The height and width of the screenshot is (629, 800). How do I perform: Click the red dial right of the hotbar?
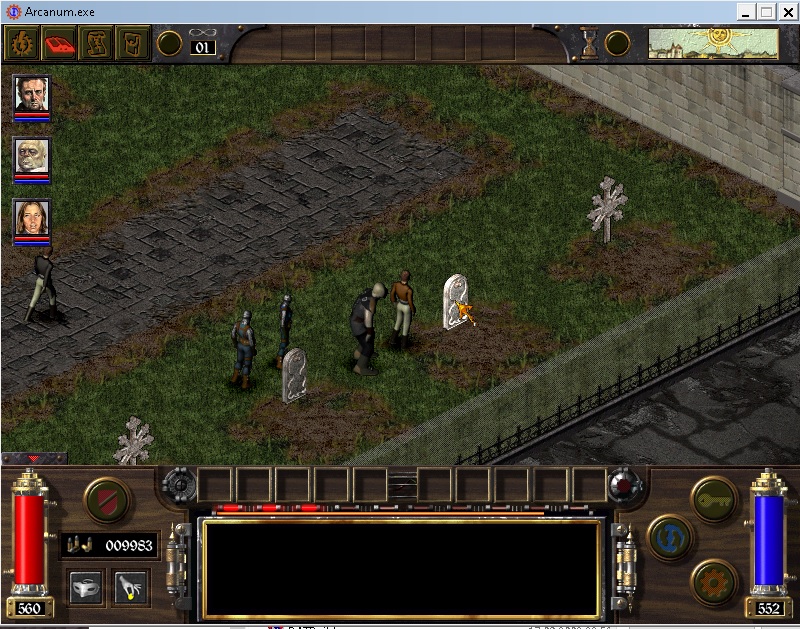(x=625, y=486)
